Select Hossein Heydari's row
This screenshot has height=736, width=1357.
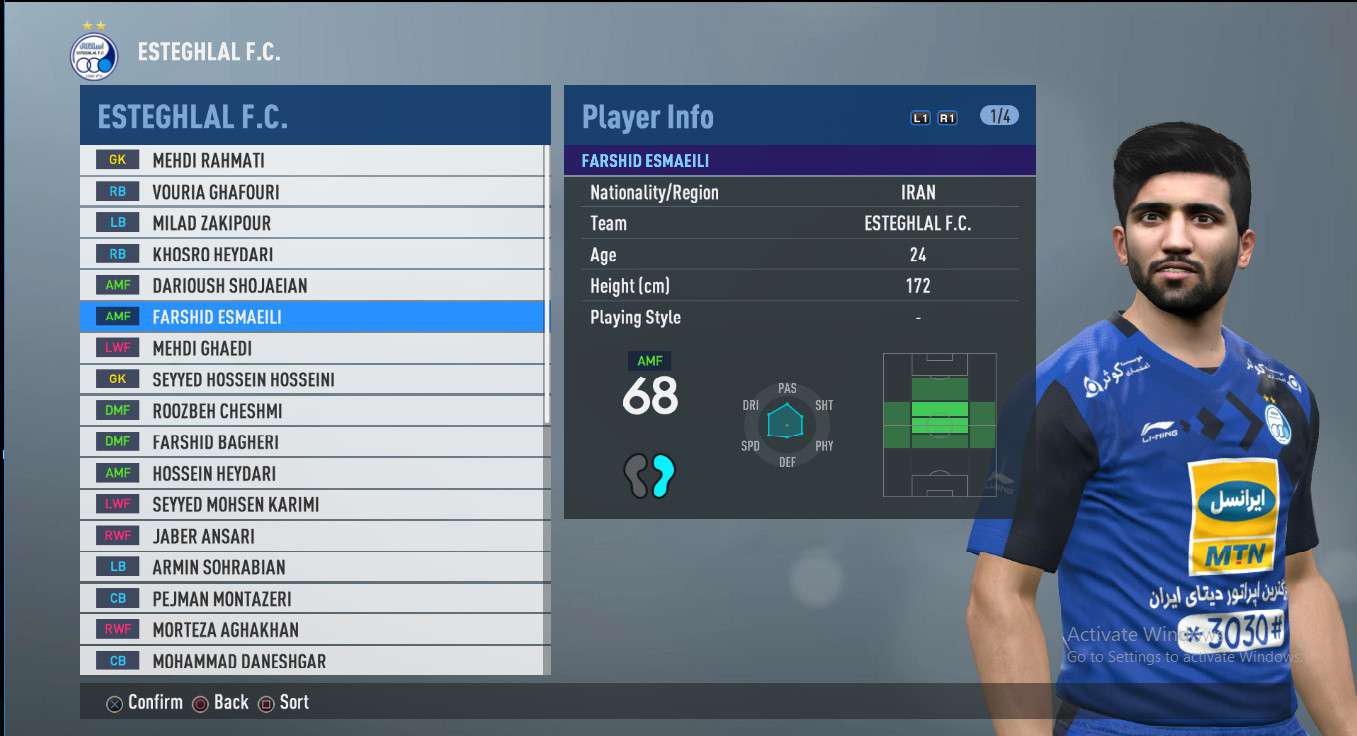[312, 473]
